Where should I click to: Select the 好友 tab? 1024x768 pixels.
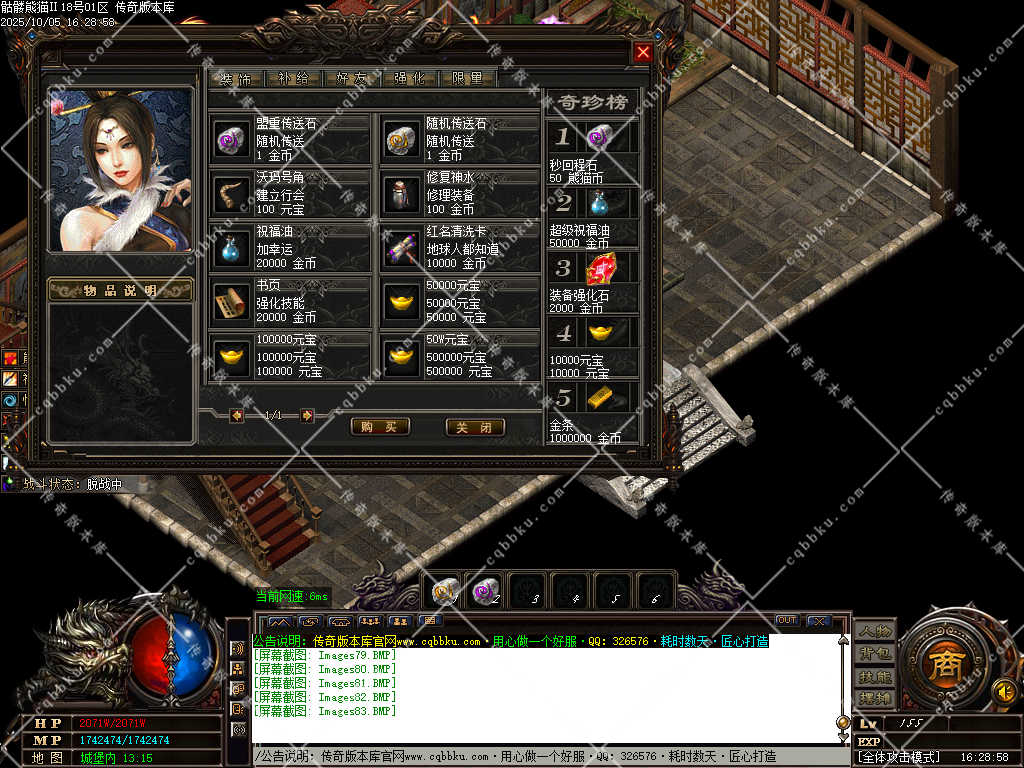point(352,78)
